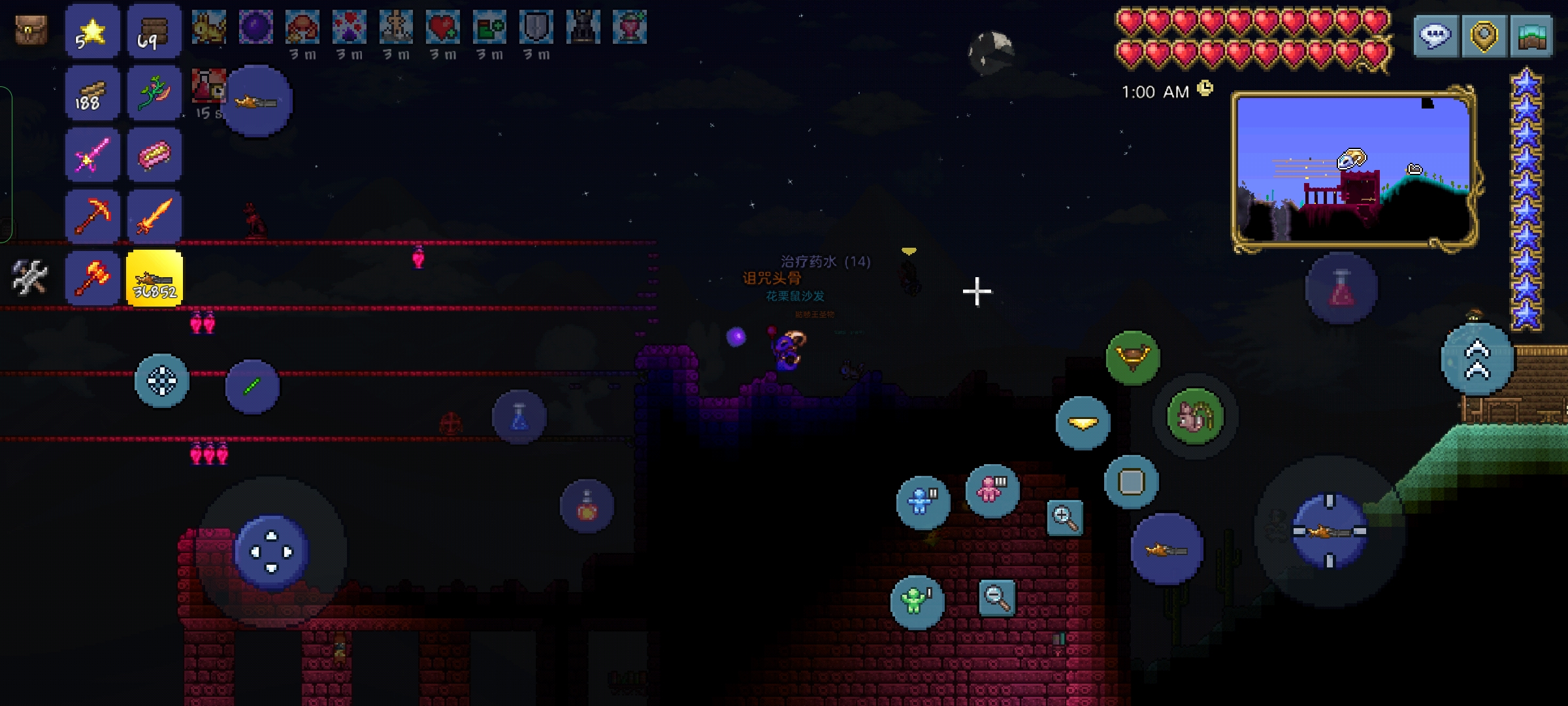
Task: Tap the zoom-out magnifier button
Action: 997,597
